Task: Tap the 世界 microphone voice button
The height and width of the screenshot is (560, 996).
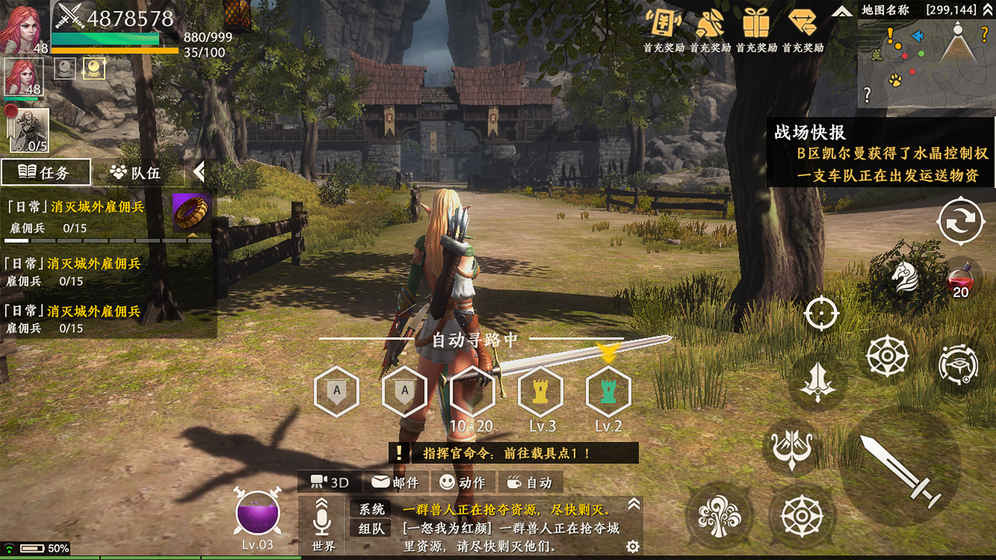Action: click(323, 521)
